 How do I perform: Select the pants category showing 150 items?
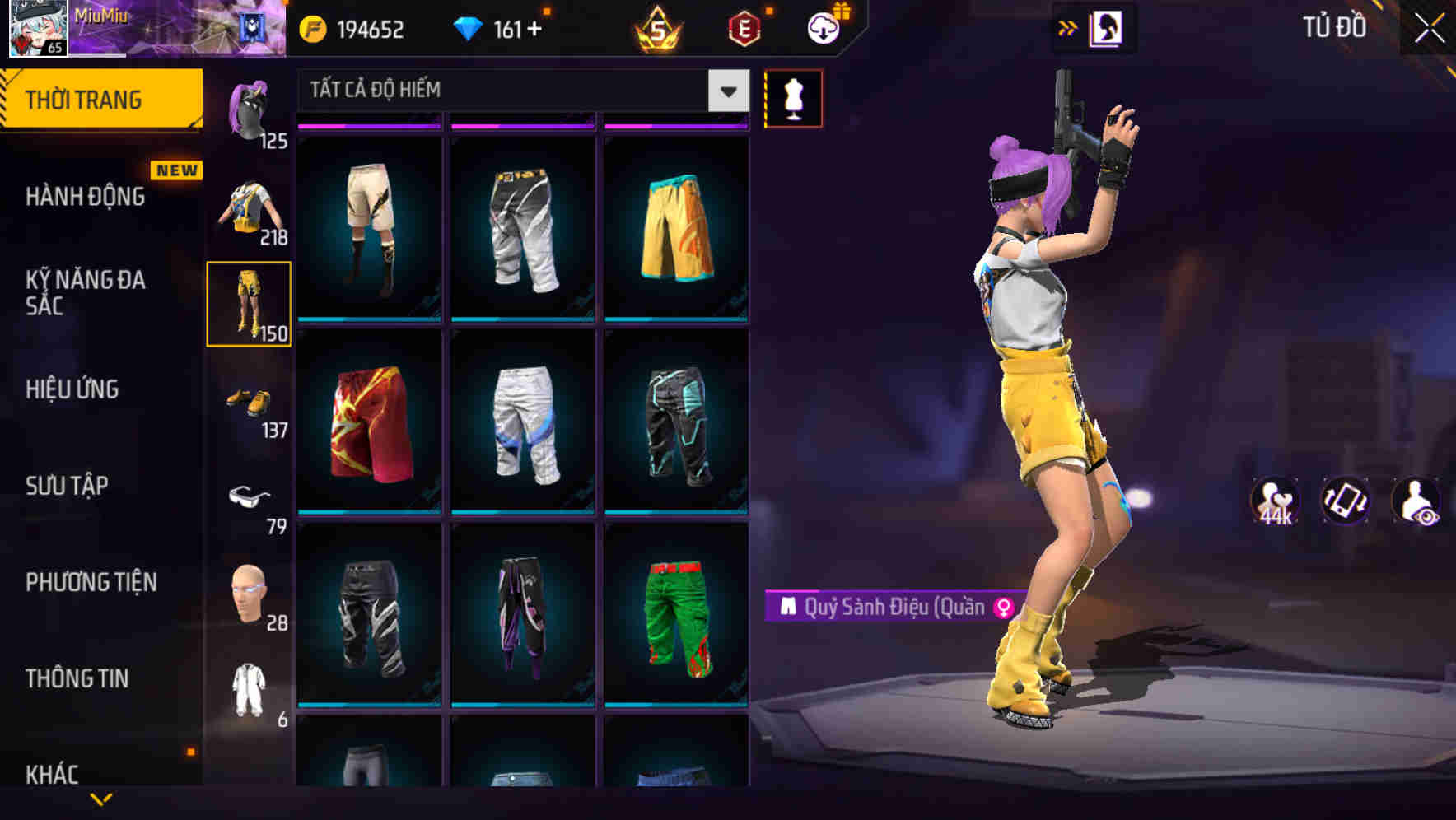point(250,302)
